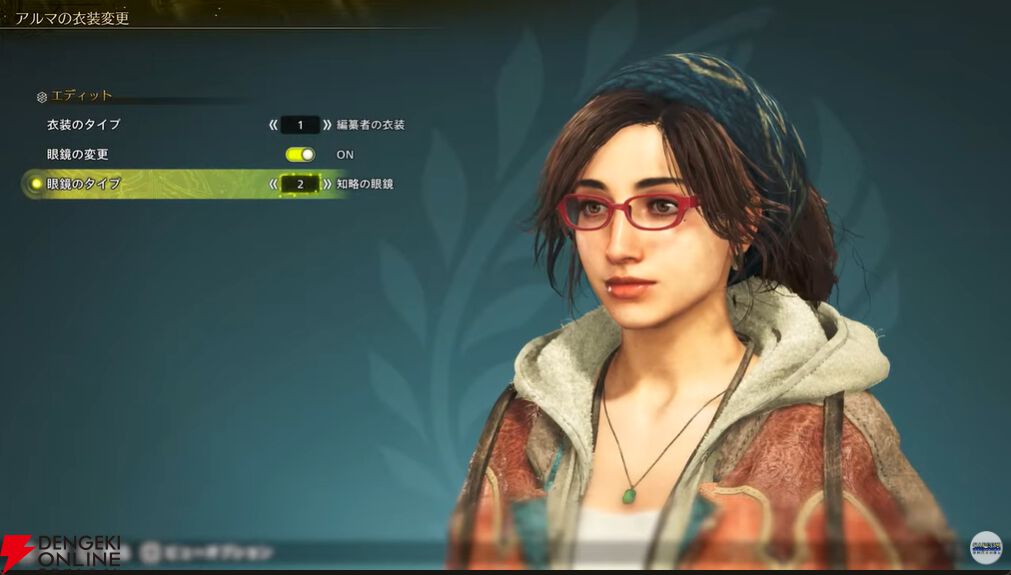Viewport: 1011px width, 575px height.
Task: Toggle the glasses ON switch
Action: 300,154
